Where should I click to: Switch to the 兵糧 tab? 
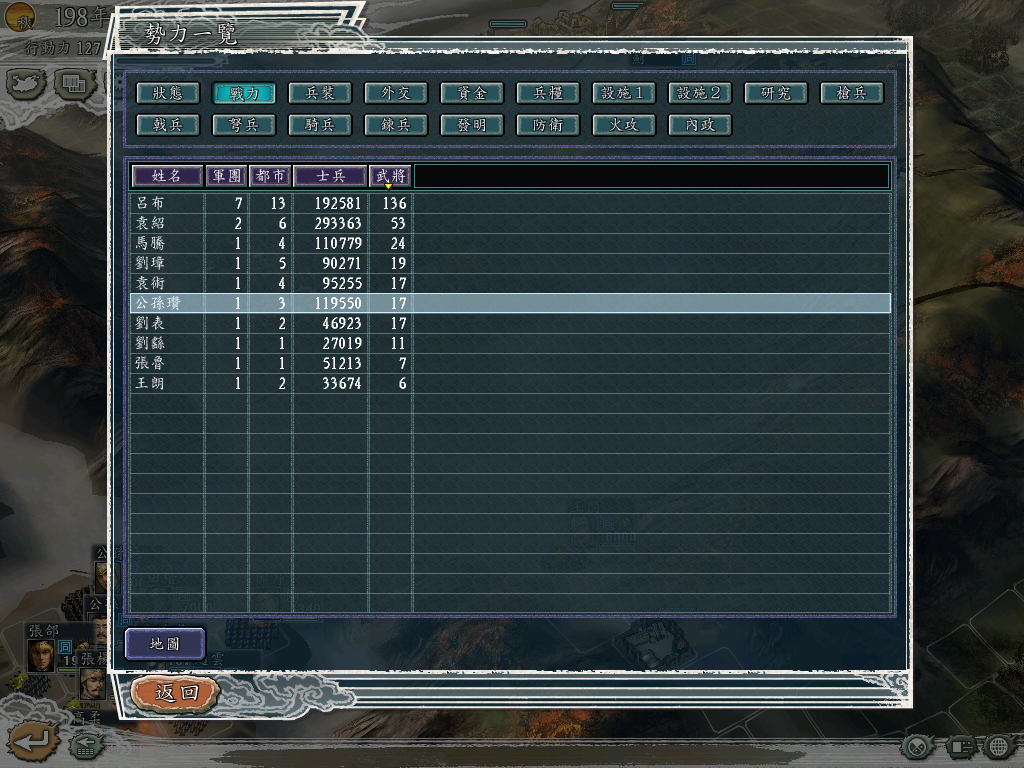tap(547, 93)
